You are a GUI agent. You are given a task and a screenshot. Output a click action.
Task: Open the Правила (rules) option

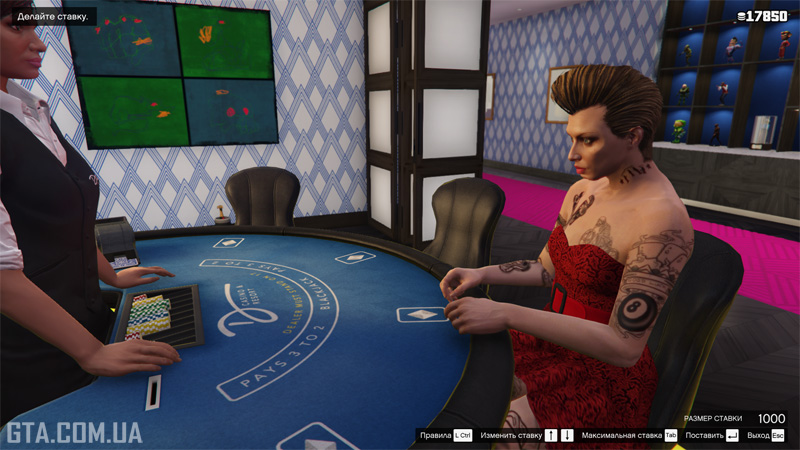445,436
